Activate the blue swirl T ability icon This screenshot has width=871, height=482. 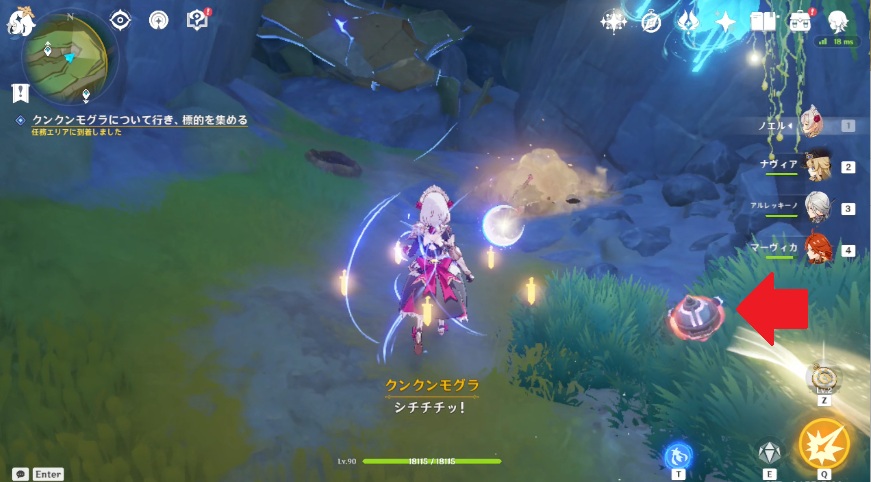pyautogui.click(x=676, y=455)
